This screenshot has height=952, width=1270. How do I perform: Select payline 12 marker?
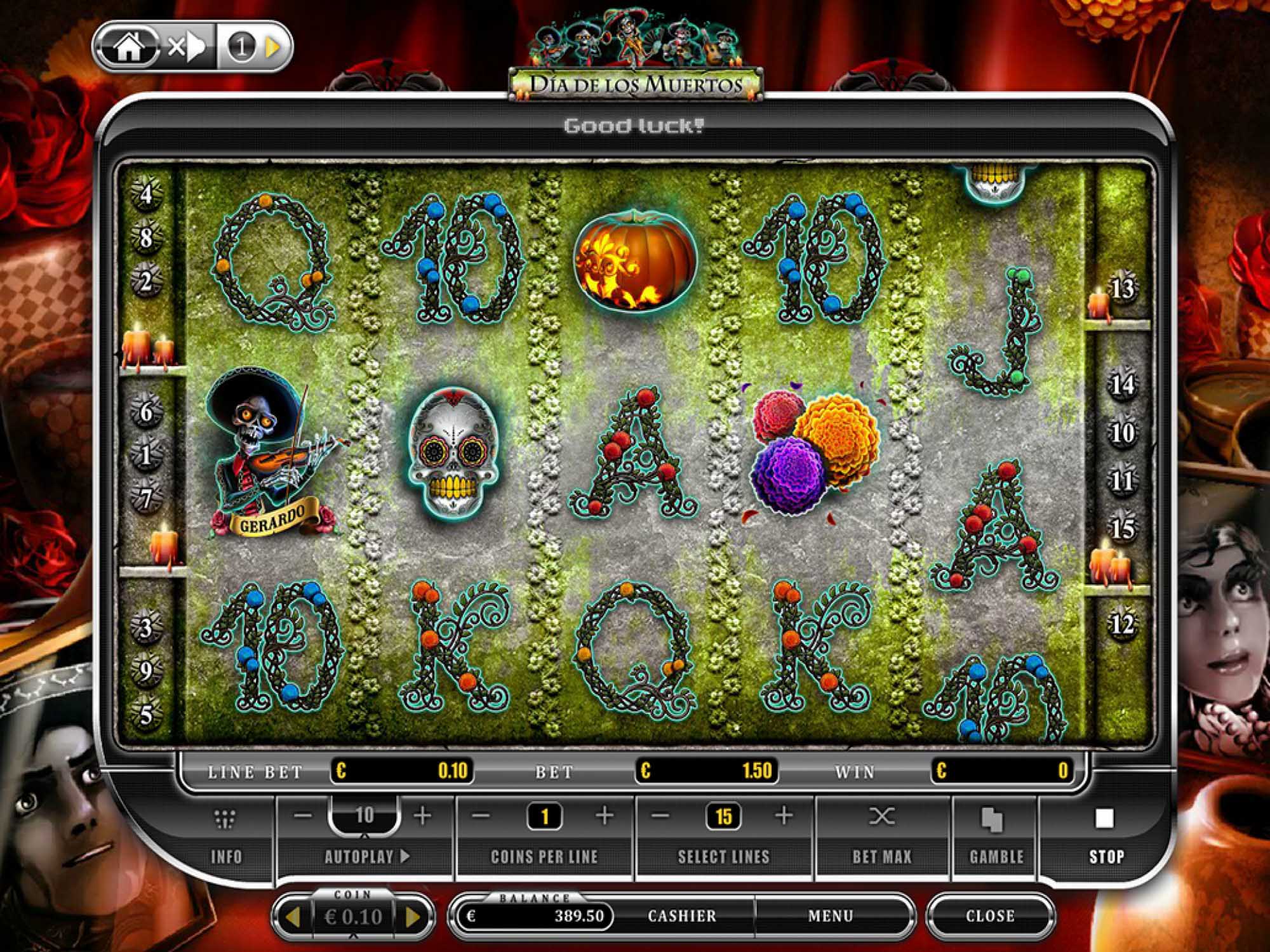click(x=1123, y=625)
